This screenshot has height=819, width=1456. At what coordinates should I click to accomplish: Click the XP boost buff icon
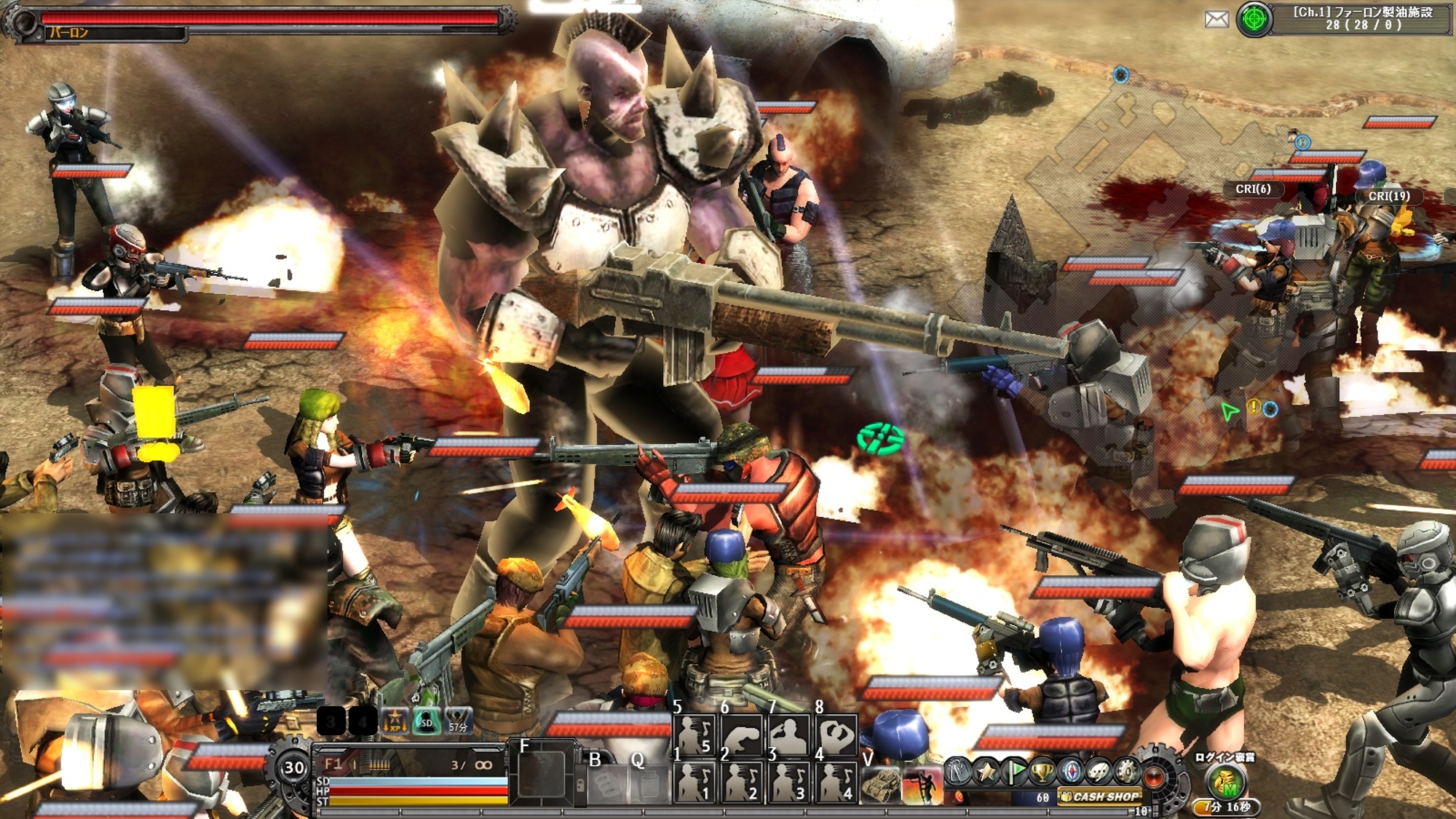(395, 721)
